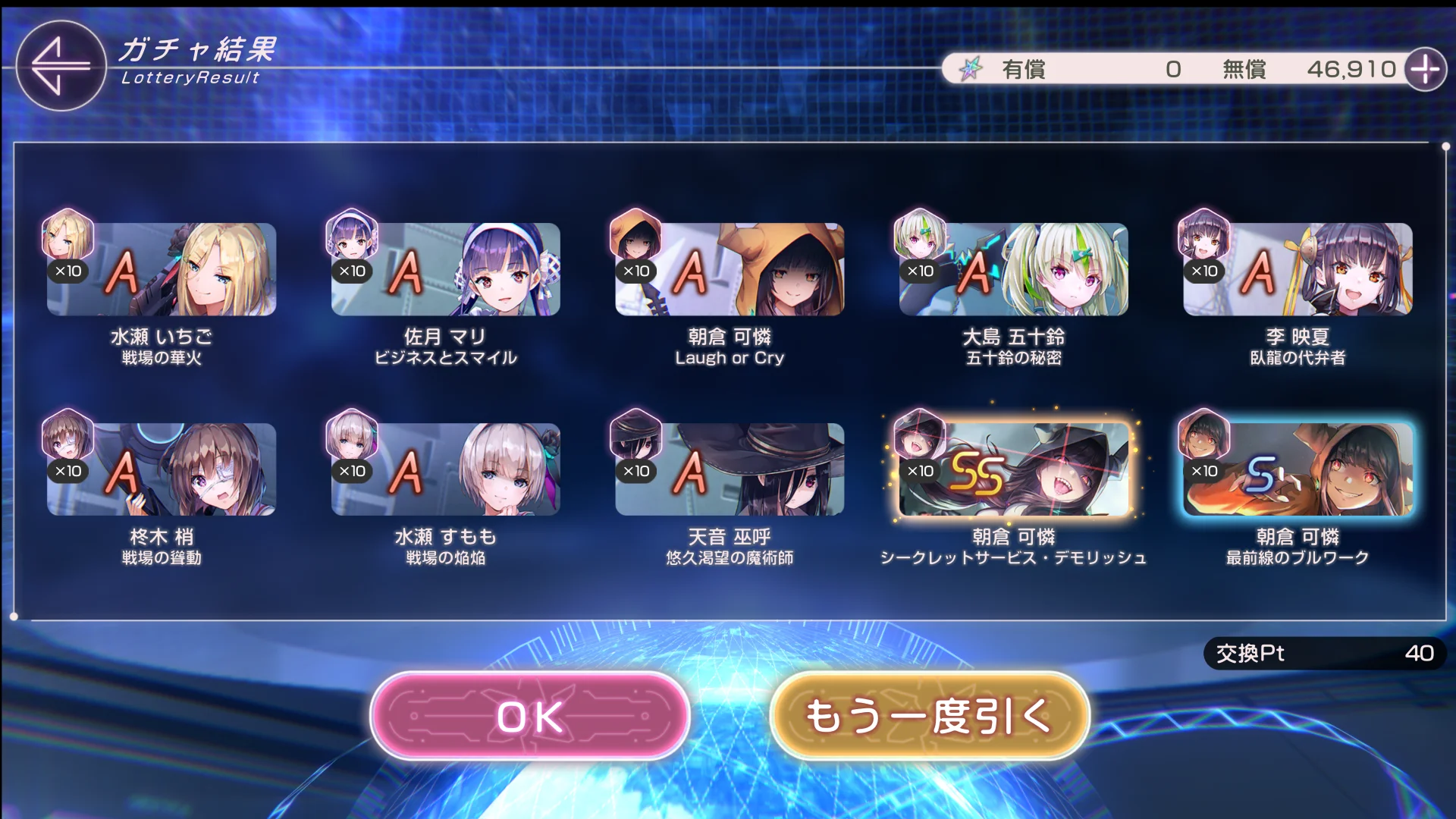View the 大島 五十鈴 card
1456x819 pixels.
(x=1014, y=269)
